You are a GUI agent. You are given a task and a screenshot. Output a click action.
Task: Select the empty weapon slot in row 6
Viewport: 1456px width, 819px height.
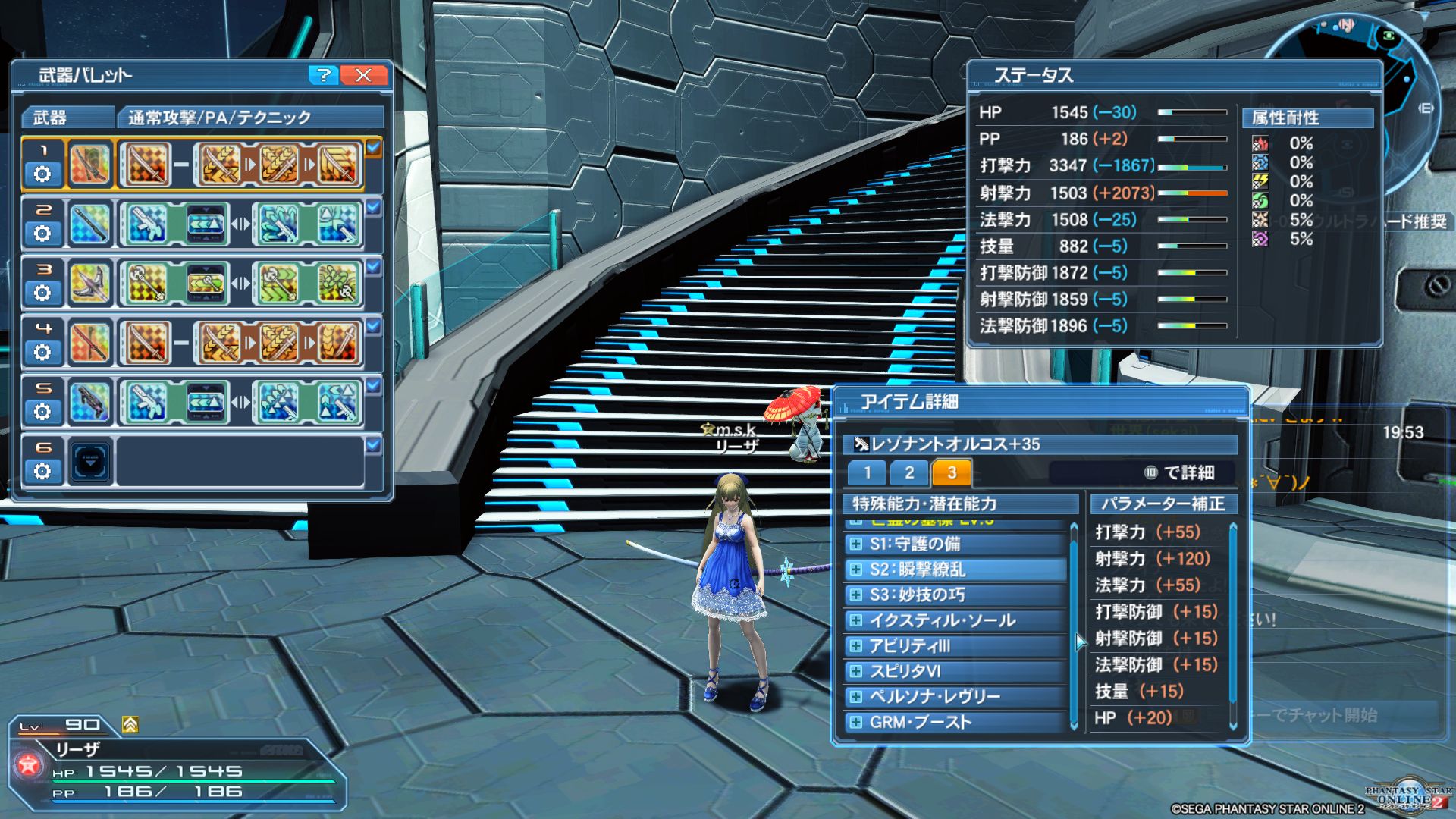90,460
